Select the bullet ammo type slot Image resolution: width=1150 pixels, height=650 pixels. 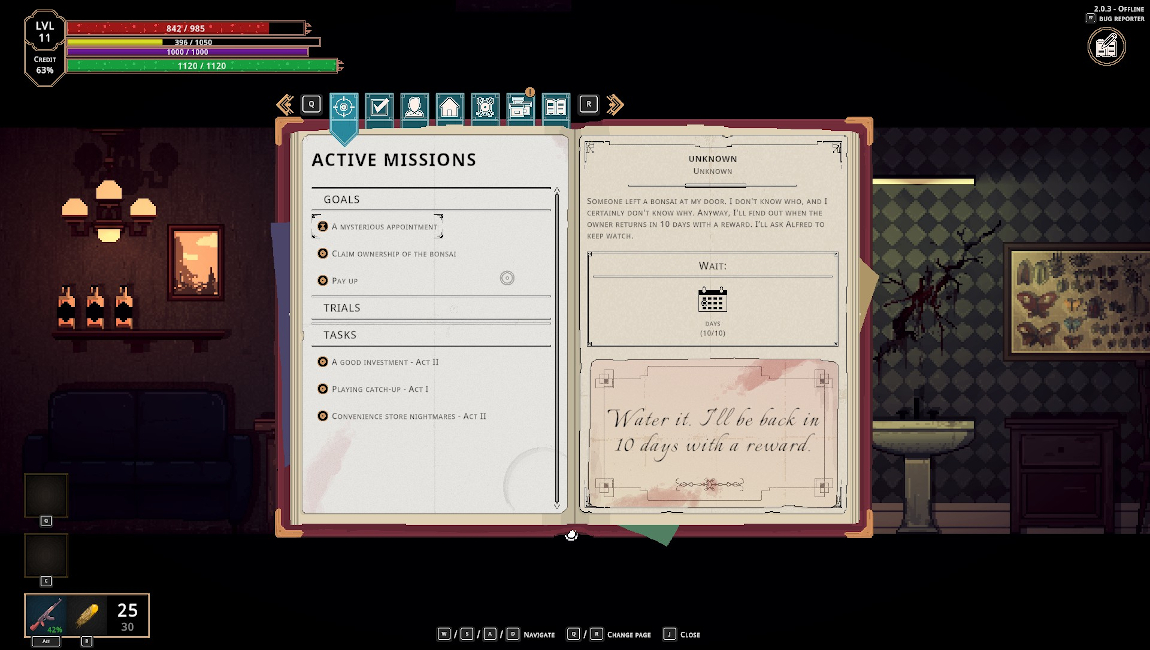click(x=87, y=613)
